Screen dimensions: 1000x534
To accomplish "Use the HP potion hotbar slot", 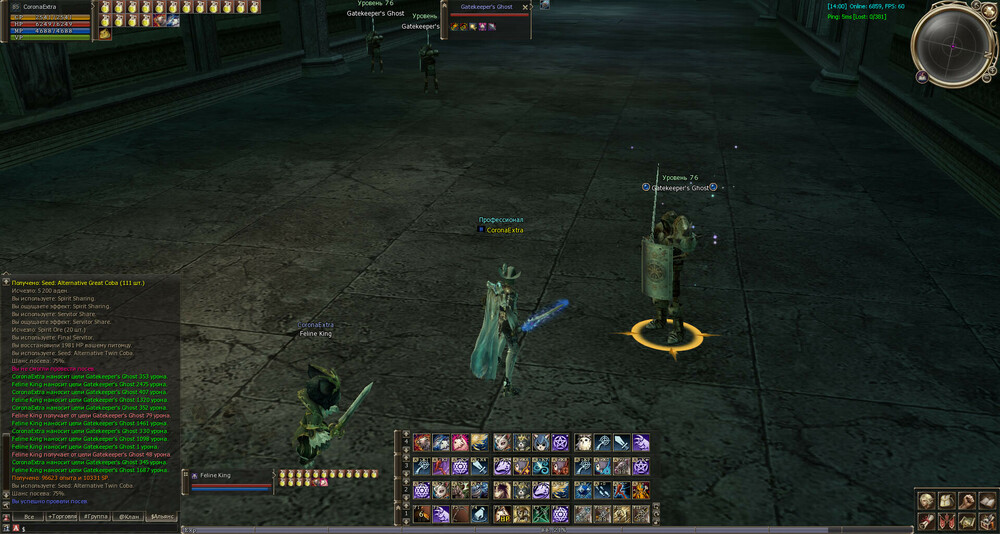I will click(501, 514).
